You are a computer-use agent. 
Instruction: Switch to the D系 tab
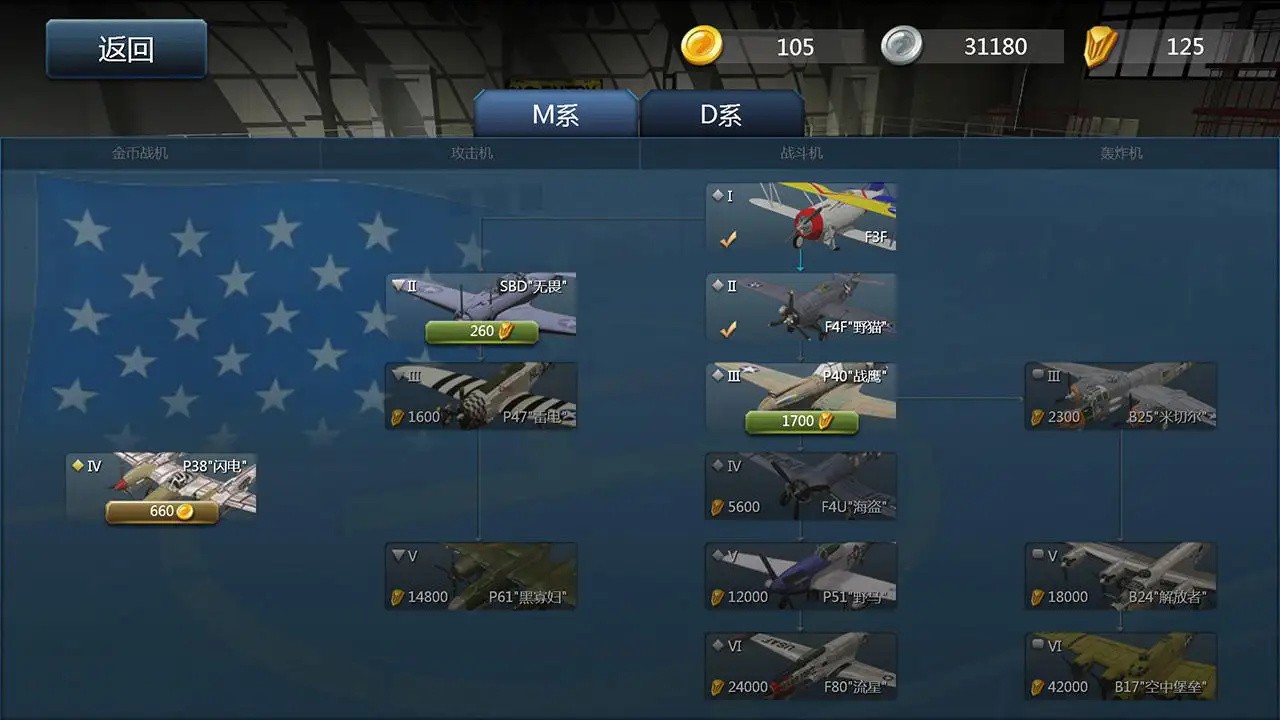tap(722, 114)
